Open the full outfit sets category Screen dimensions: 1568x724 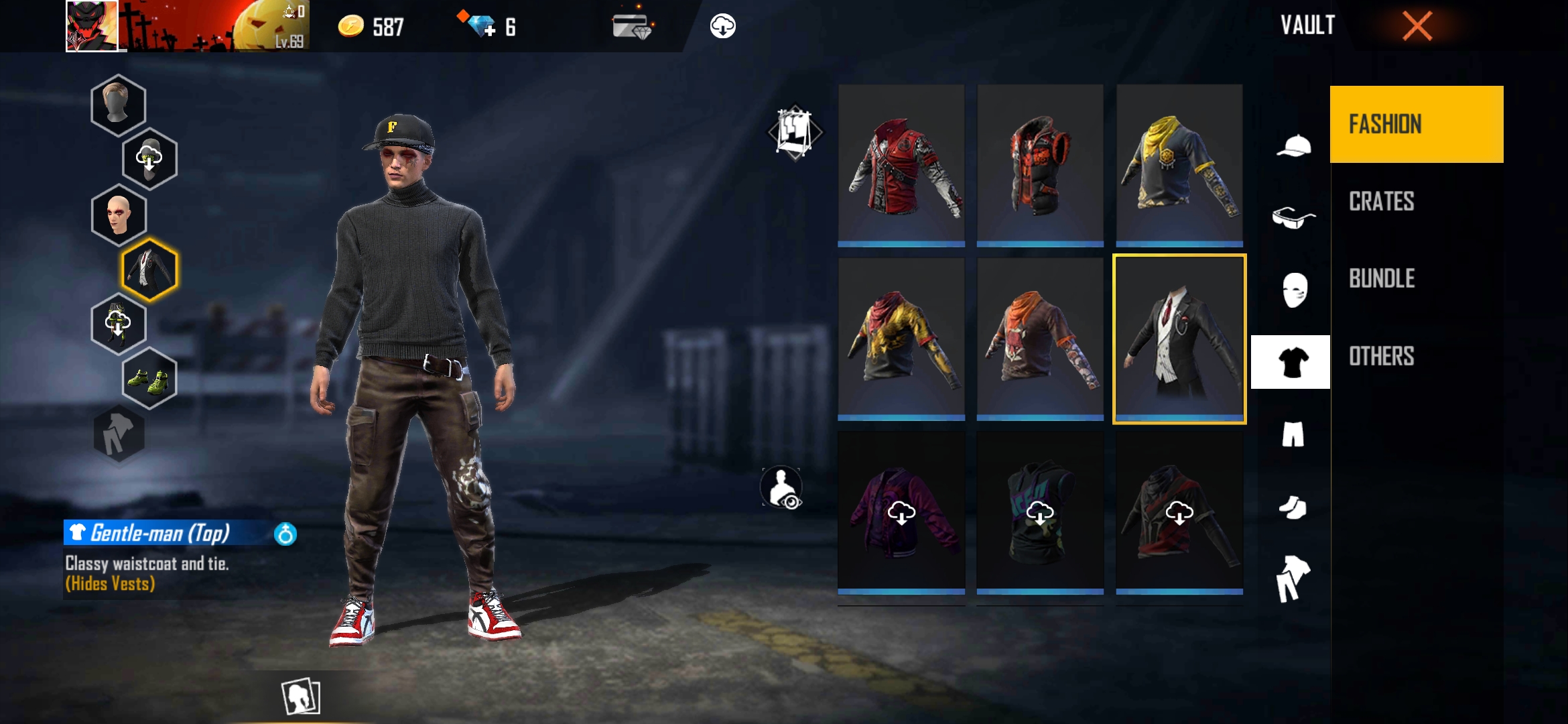[x=1293, y=579]
